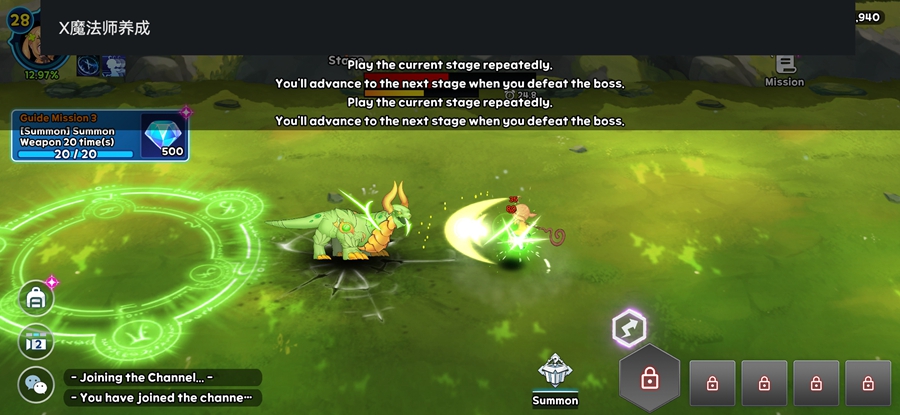Click the numbered 2 preset icon
This screenshot has width=900, height=415.
coord(37,342)
